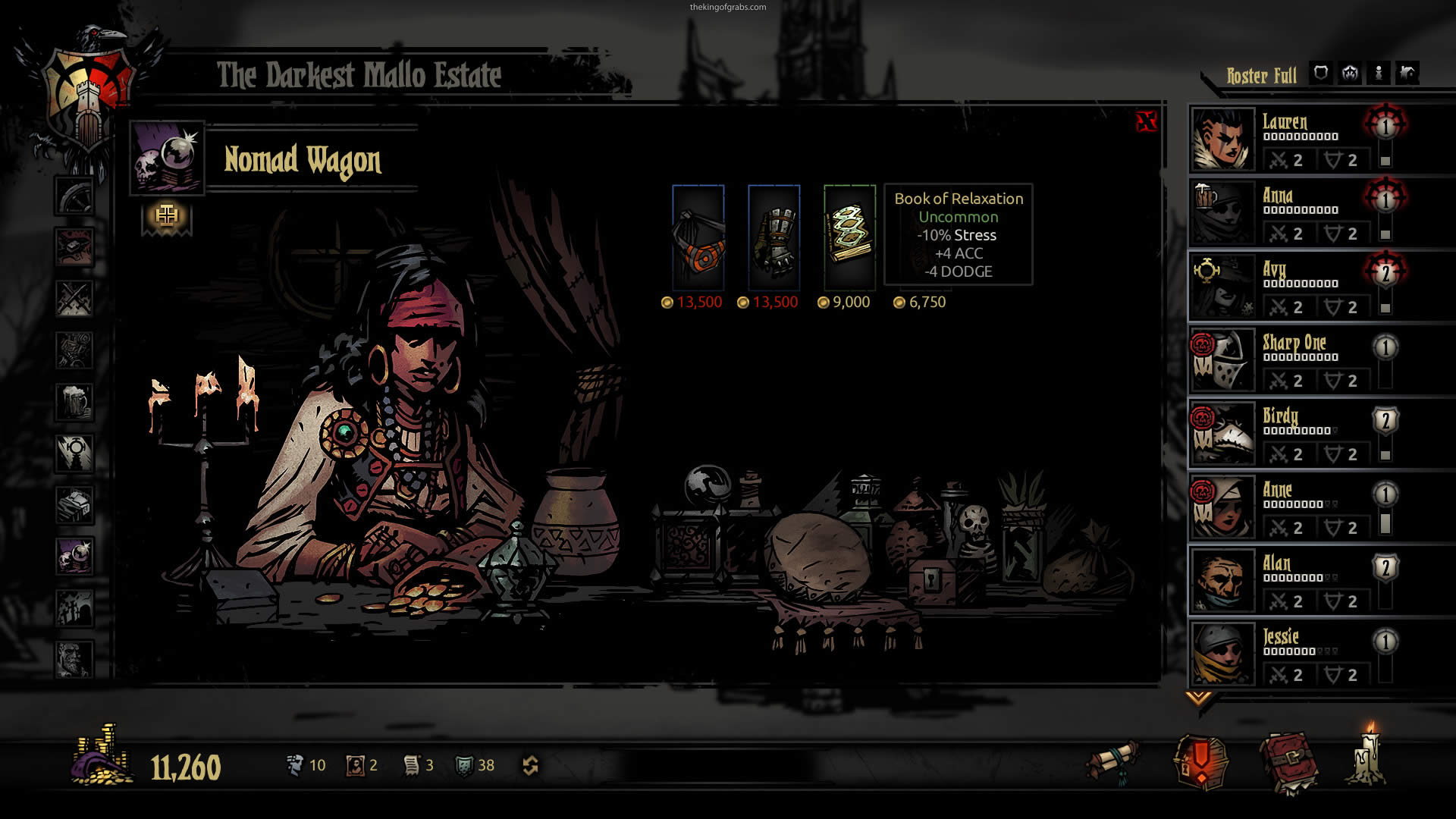Open the Guild crossed swords building
The image size is (1456, 819).
[74, 298]
